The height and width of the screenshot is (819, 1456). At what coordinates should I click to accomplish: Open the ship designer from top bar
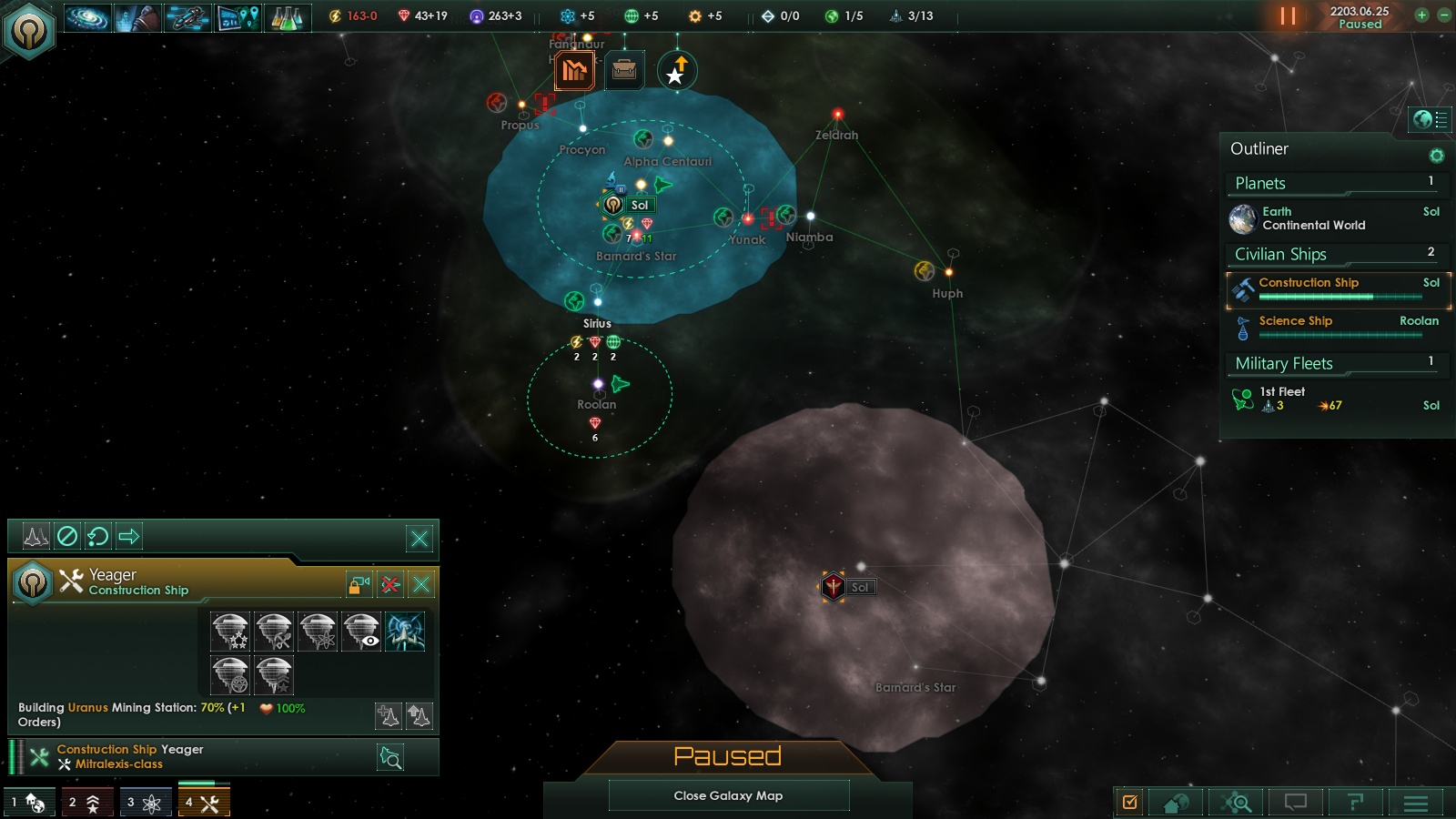coord(187,17)
